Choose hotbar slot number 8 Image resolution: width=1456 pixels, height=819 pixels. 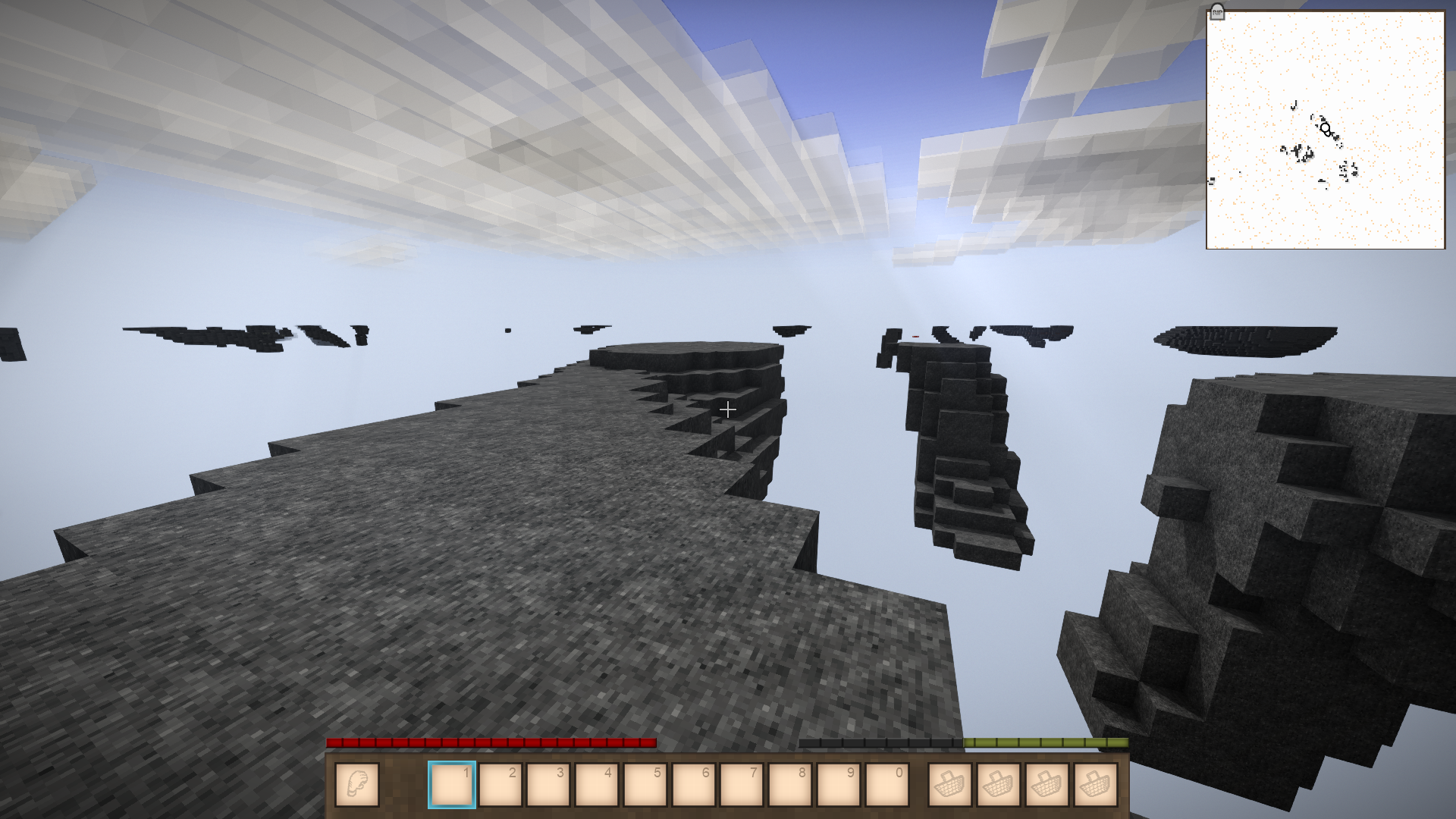[790, 784]
